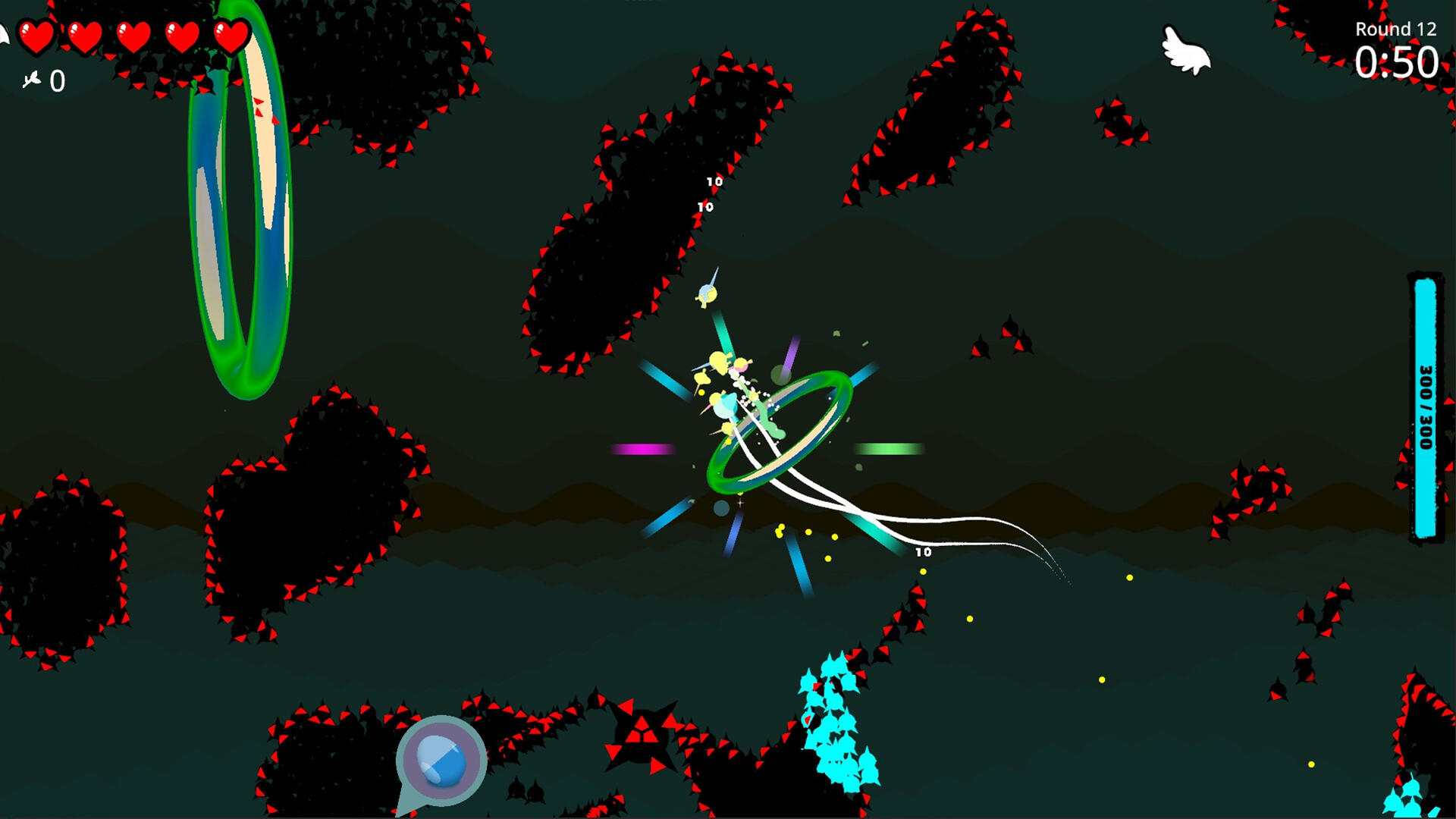The image size is (1456, 819).
Task: Click the small bird above the portal ring
Action: [707, 294]
